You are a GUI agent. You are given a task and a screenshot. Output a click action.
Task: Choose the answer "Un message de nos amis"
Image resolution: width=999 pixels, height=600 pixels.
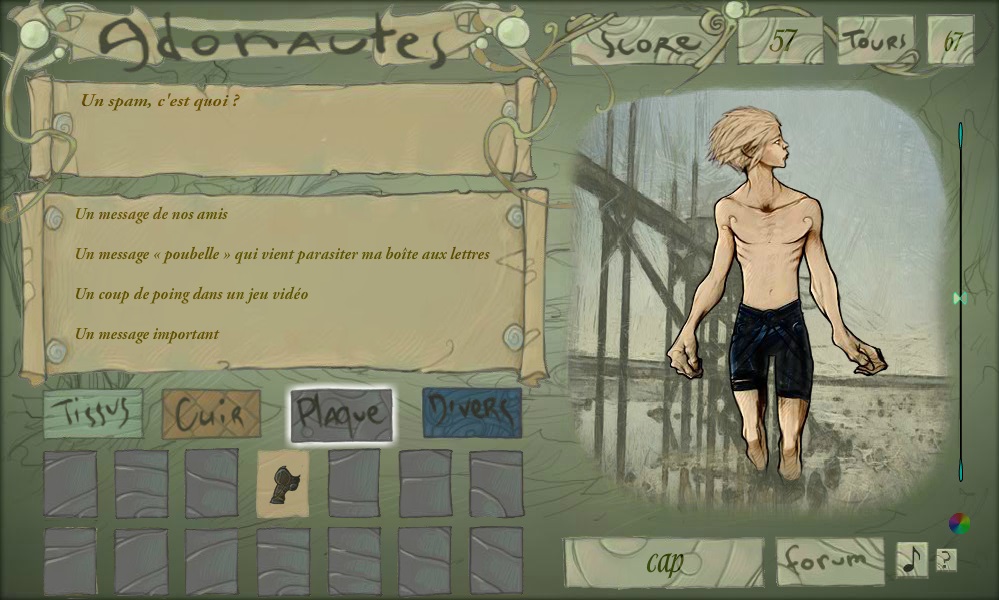coord(151,214)
